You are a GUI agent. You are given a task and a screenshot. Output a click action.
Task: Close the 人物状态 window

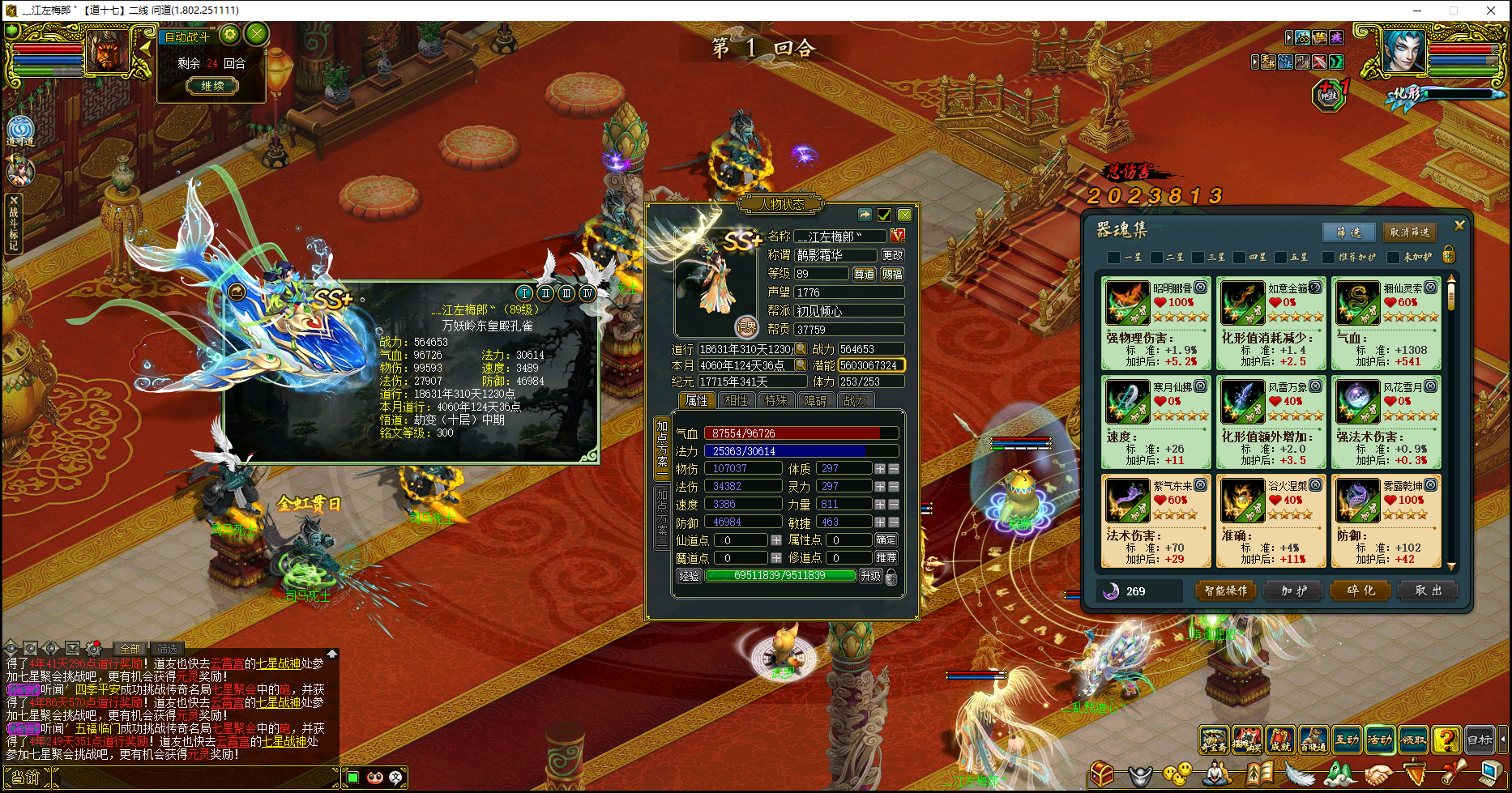tap(904, 215)
